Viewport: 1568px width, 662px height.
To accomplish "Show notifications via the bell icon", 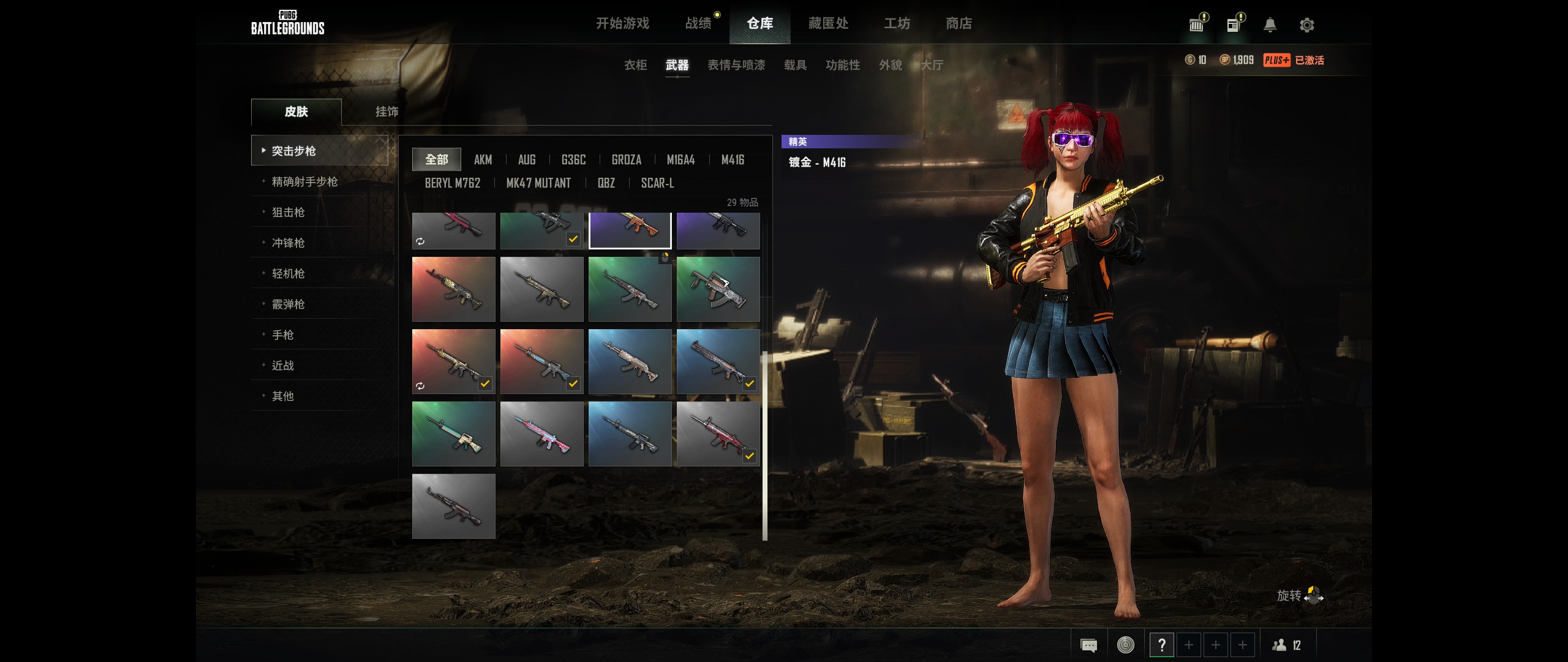I will [1270, 25].
